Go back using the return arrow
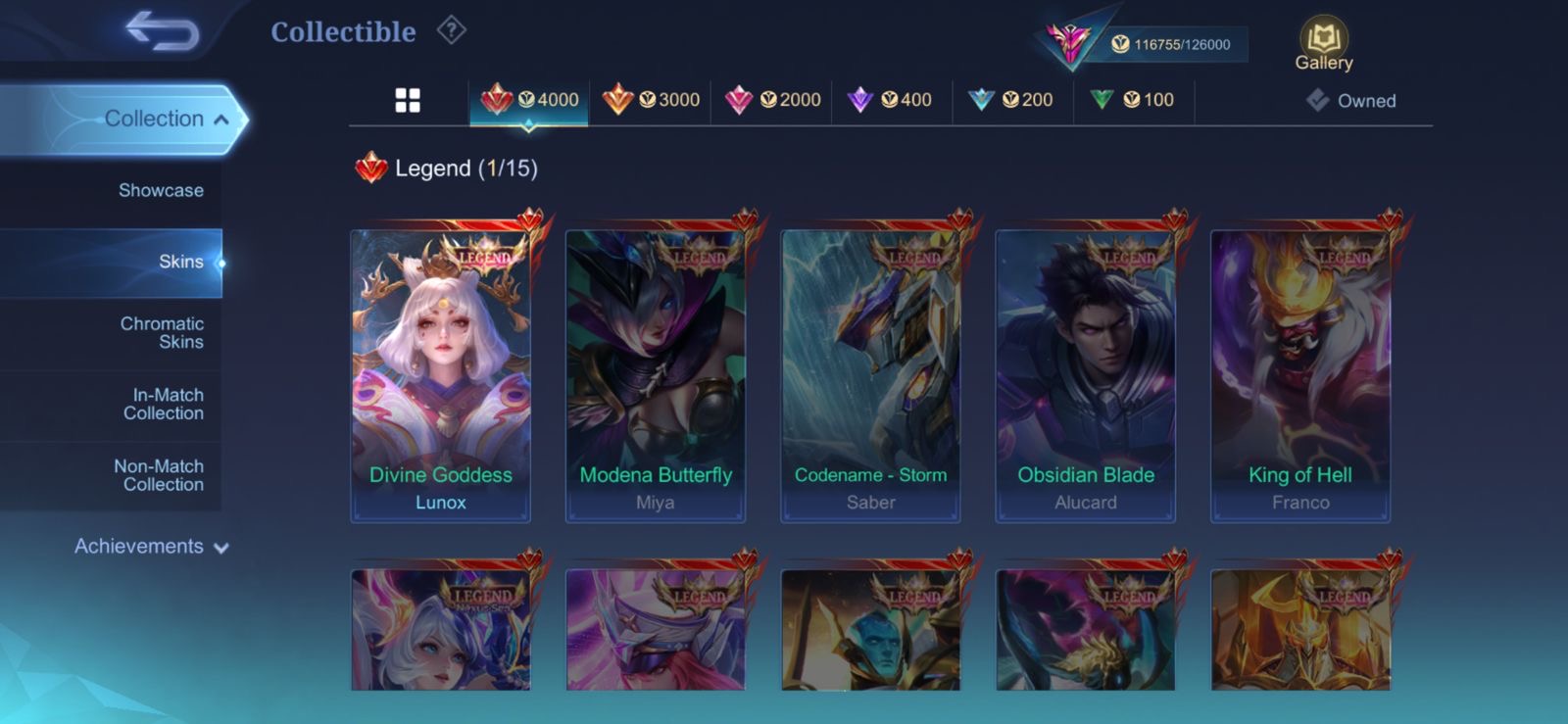 (x=163, y=31)
